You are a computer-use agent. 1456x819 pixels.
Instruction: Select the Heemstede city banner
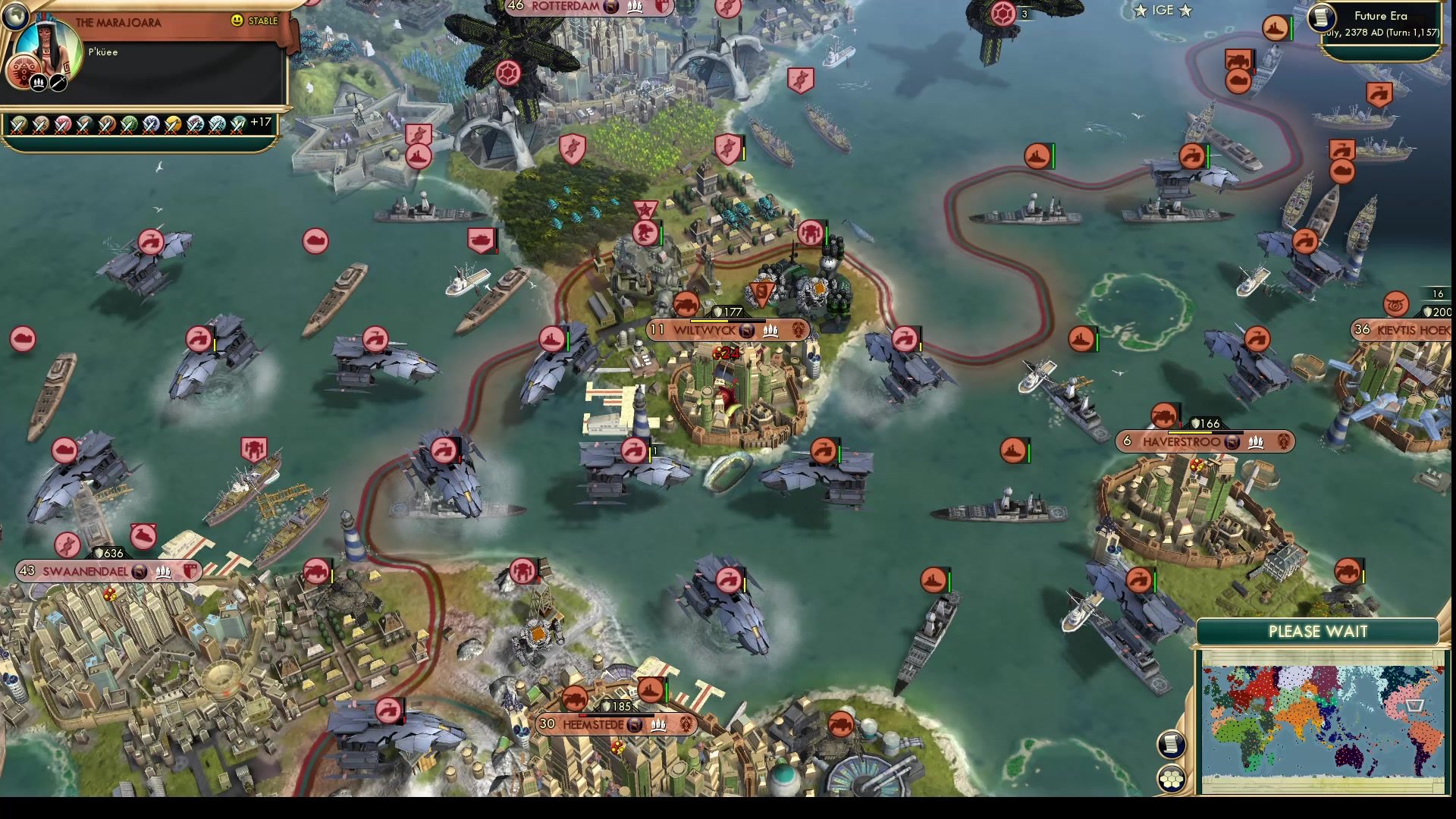pyautogui.click(x=618, y=725)
